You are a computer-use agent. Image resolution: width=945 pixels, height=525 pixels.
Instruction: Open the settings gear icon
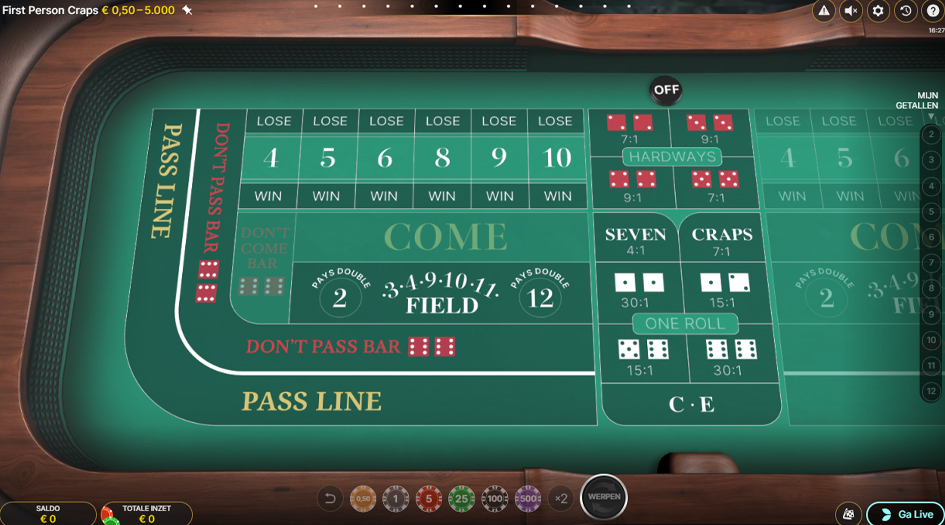878,11
